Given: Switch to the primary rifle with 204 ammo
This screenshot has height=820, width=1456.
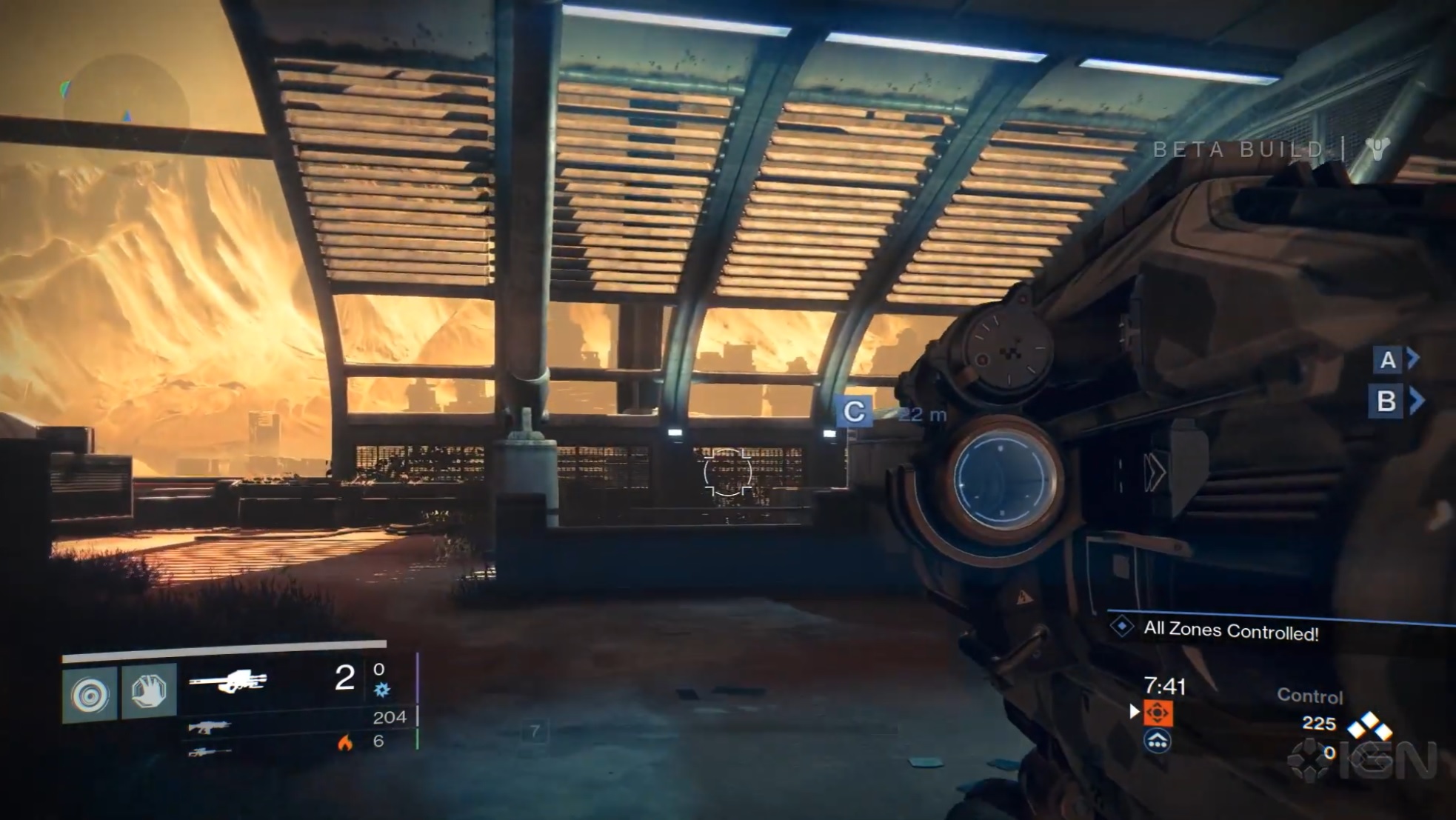Looking at the screenshot, I should click(209, 727).
